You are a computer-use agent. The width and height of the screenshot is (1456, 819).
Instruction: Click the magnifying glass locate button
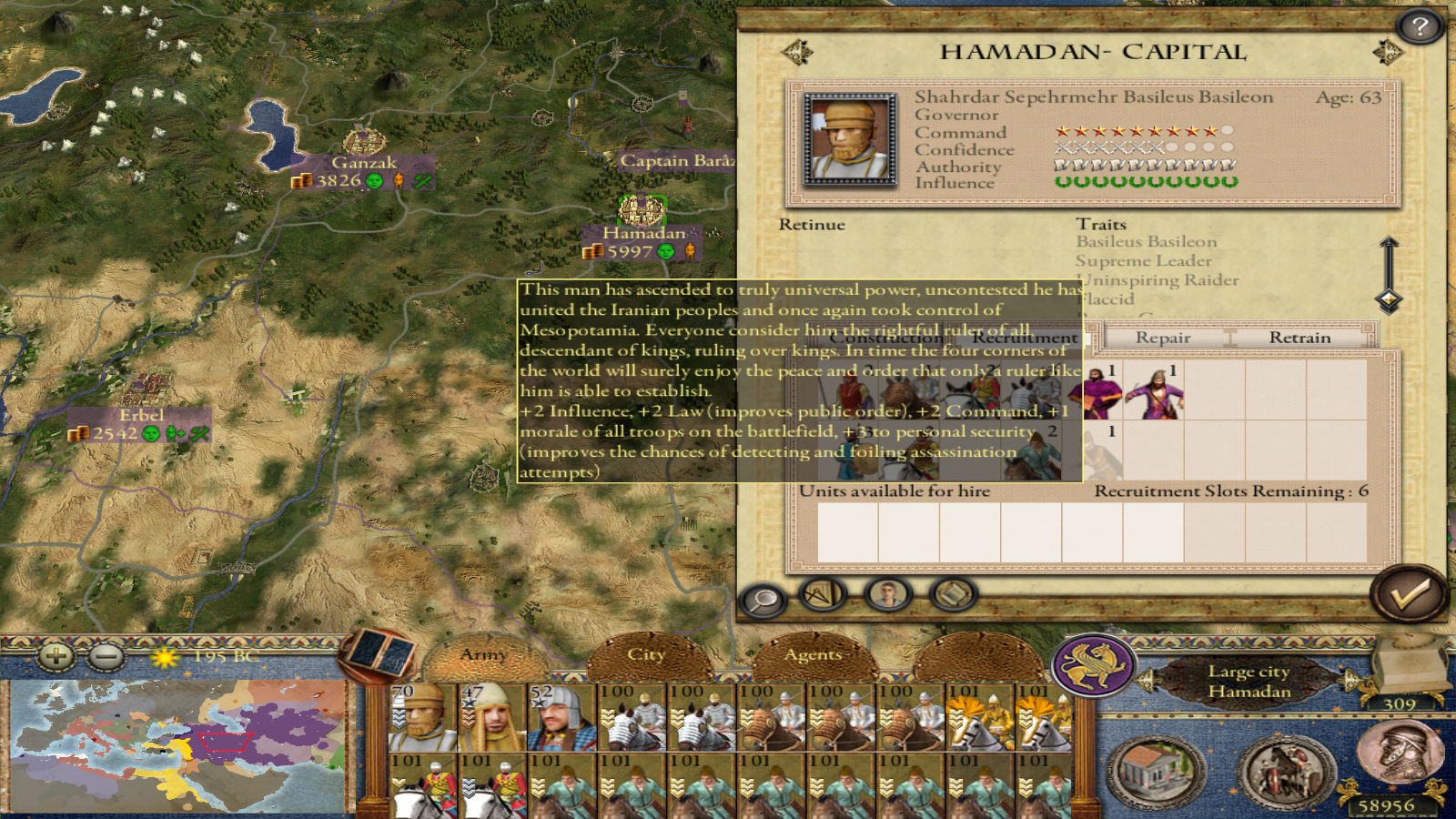763,600
